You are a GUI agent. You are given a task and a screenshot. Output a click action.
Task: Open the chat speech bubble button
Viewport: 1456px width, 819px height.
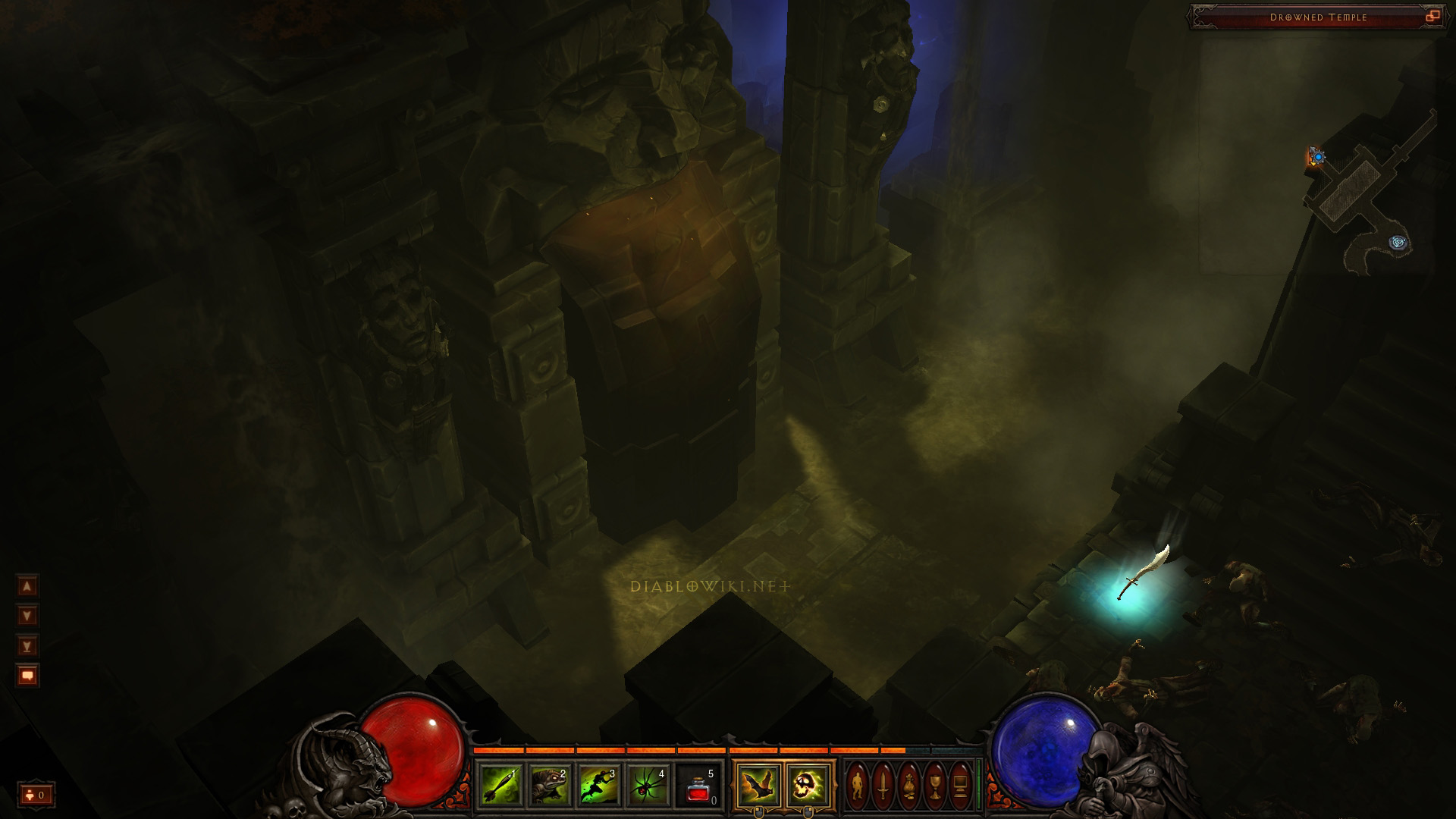coord(28,675)
